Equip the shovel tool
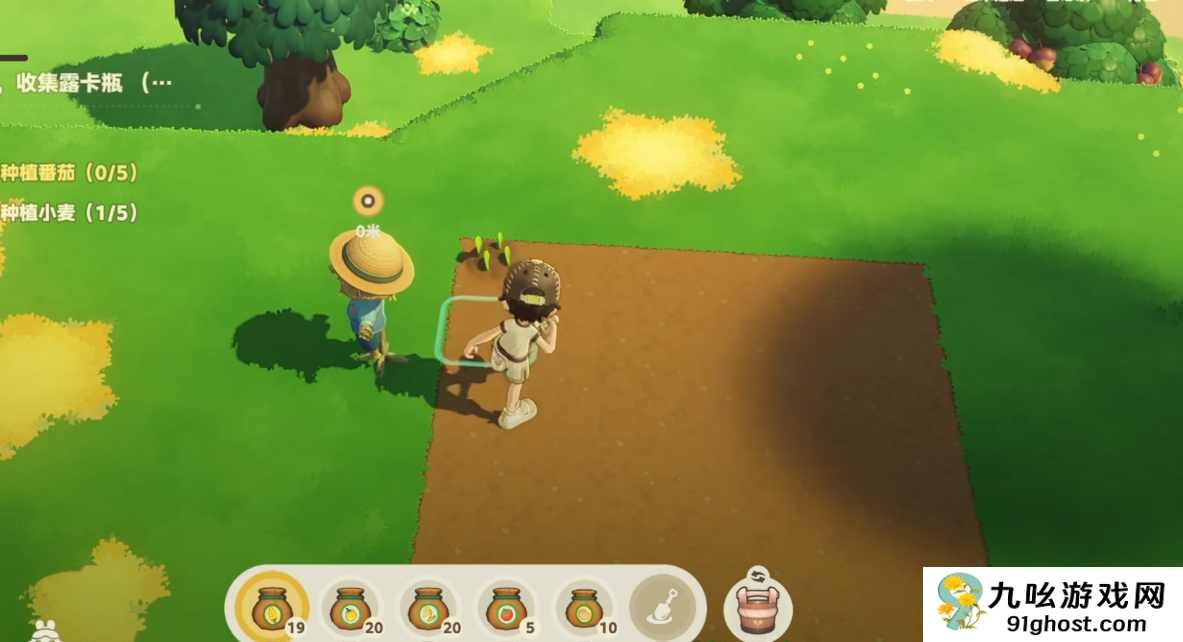Image resolution: width=1183 pixels, height=642 pixels. coord(662,607)
